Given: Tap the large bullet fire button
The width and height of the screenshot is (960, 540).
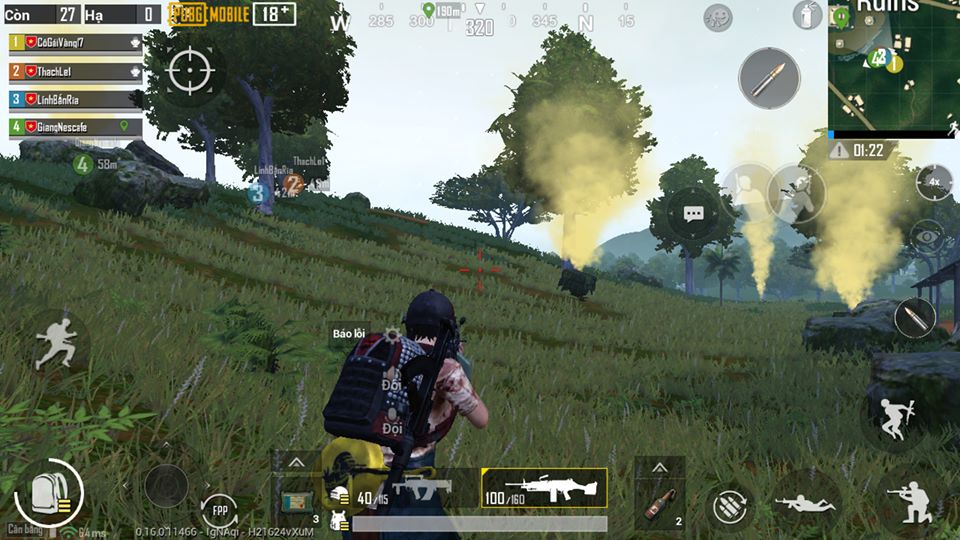Looking at the screenshot, I should [x=769, y=77].
